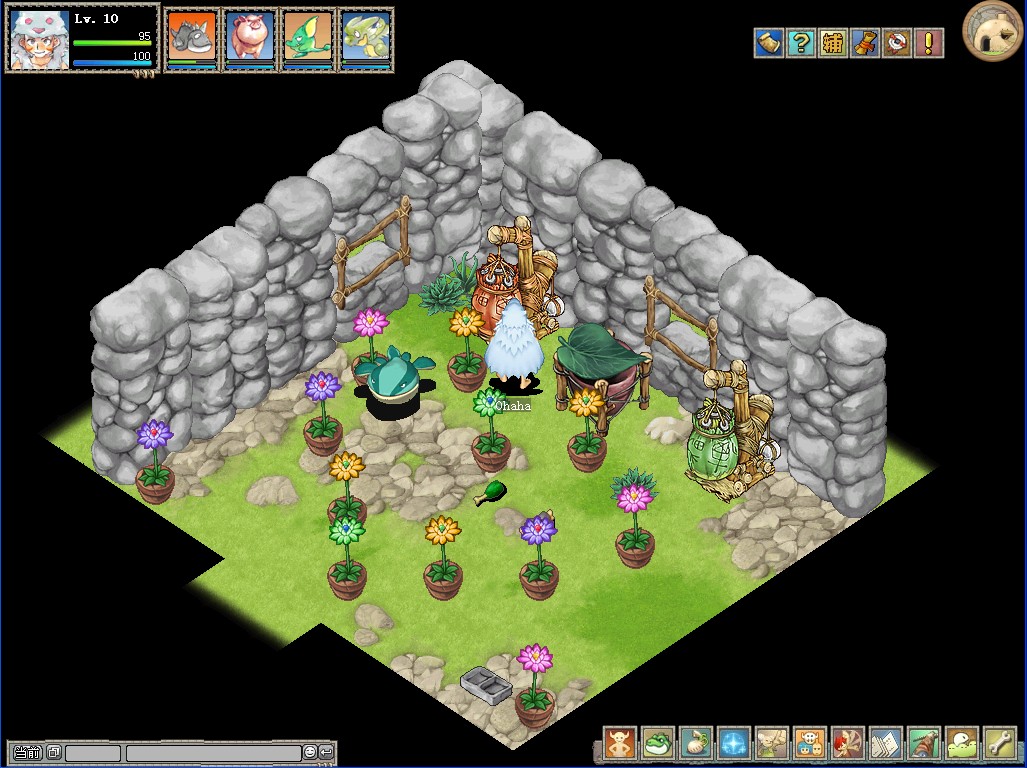
Task: Open the ribbon-tied scroll icon
Action: (865, 43)
